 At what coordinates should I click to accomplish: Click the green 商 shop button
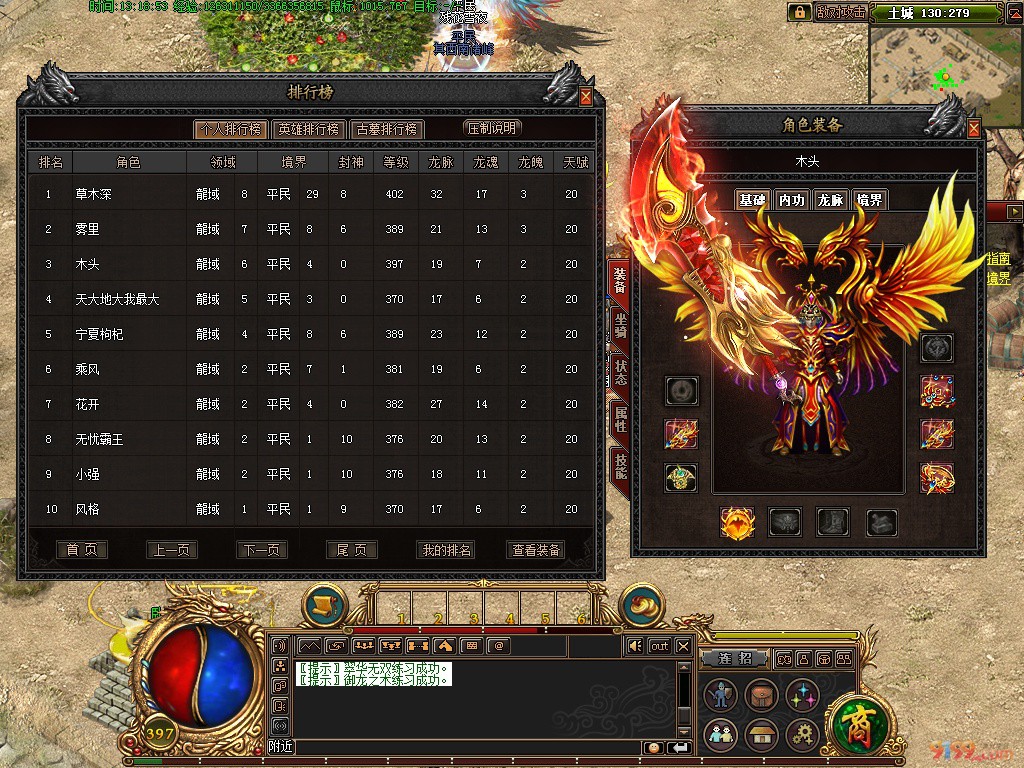858,720
